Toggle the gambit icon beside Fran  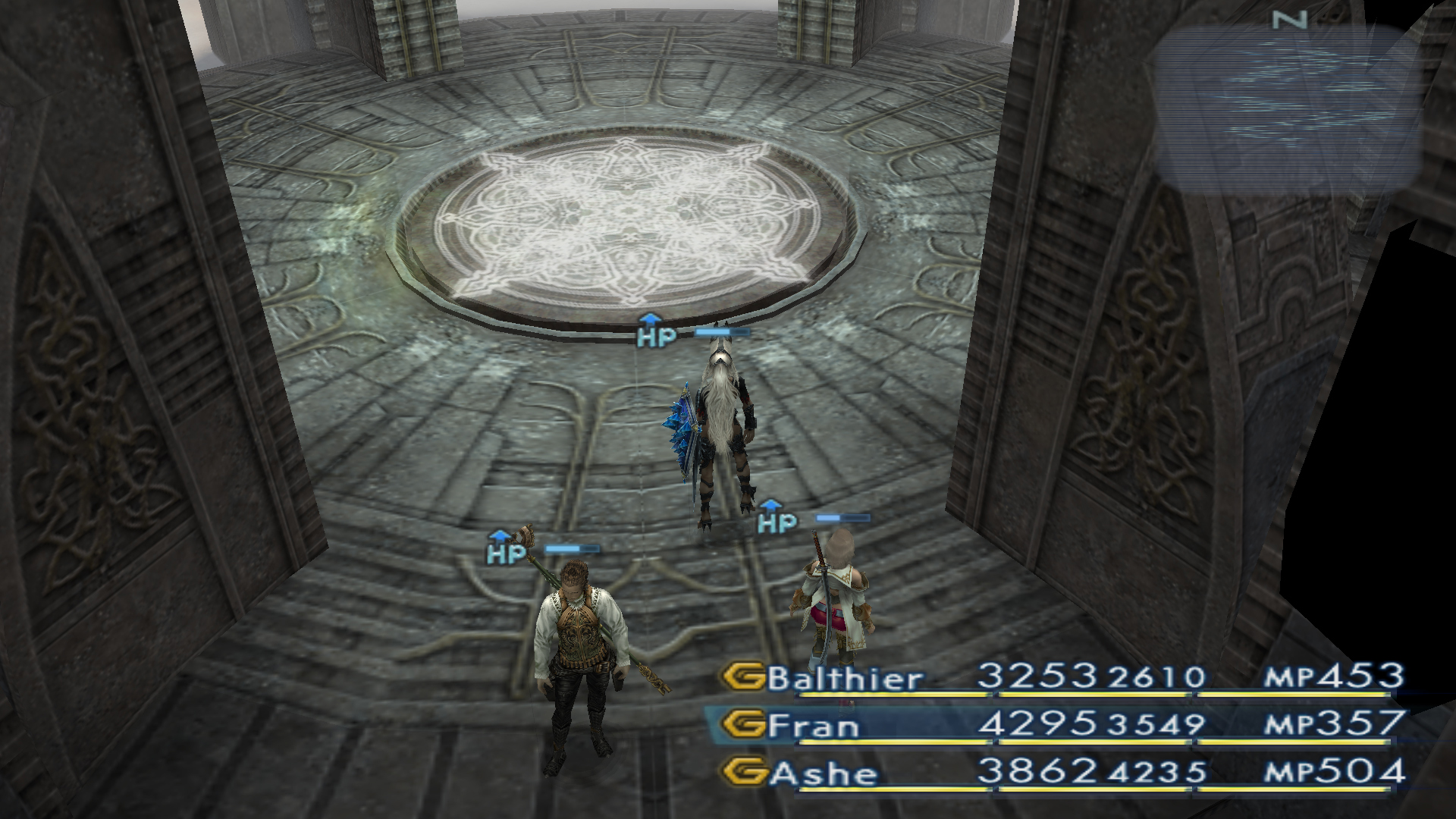[742, 725]
